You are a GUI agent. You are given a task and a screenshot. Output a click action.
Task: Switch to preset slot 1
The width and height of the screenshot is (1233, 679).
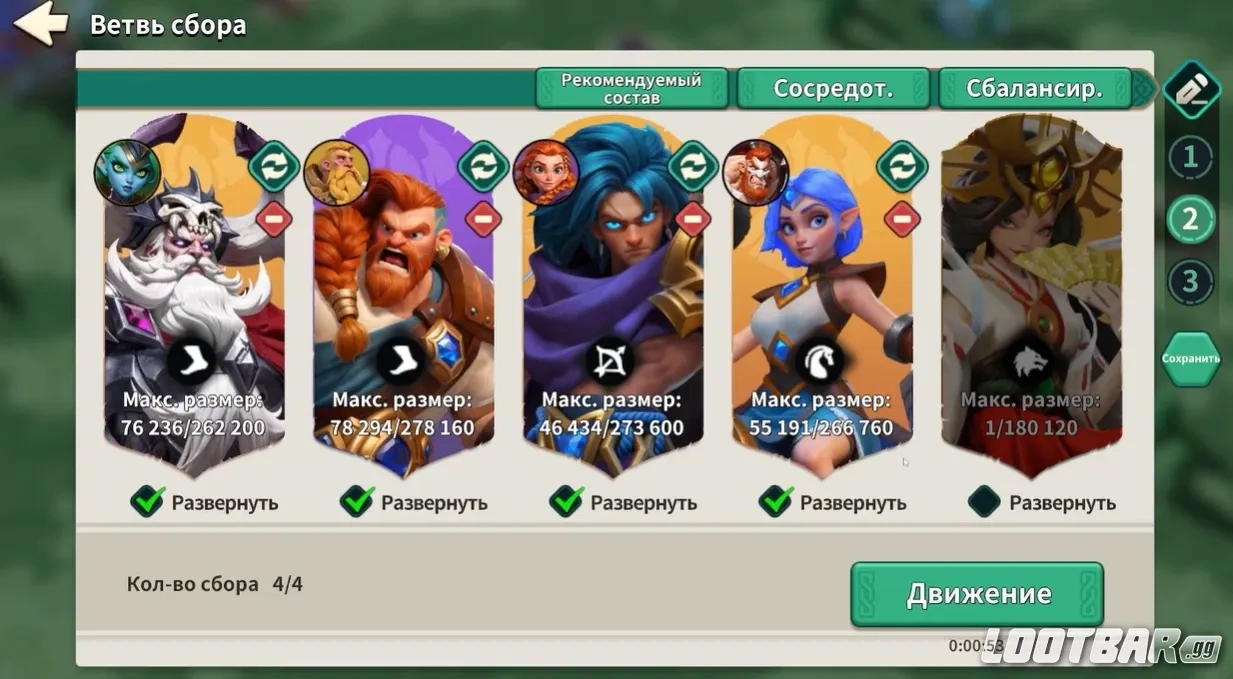click(1189, 157)
